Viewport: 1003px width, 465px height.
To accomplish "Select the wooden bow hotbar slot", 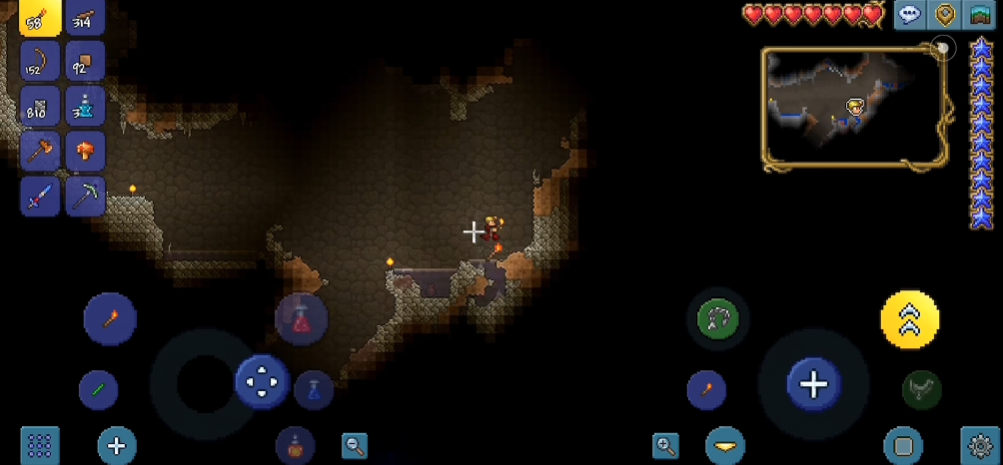I will (40, 62).
